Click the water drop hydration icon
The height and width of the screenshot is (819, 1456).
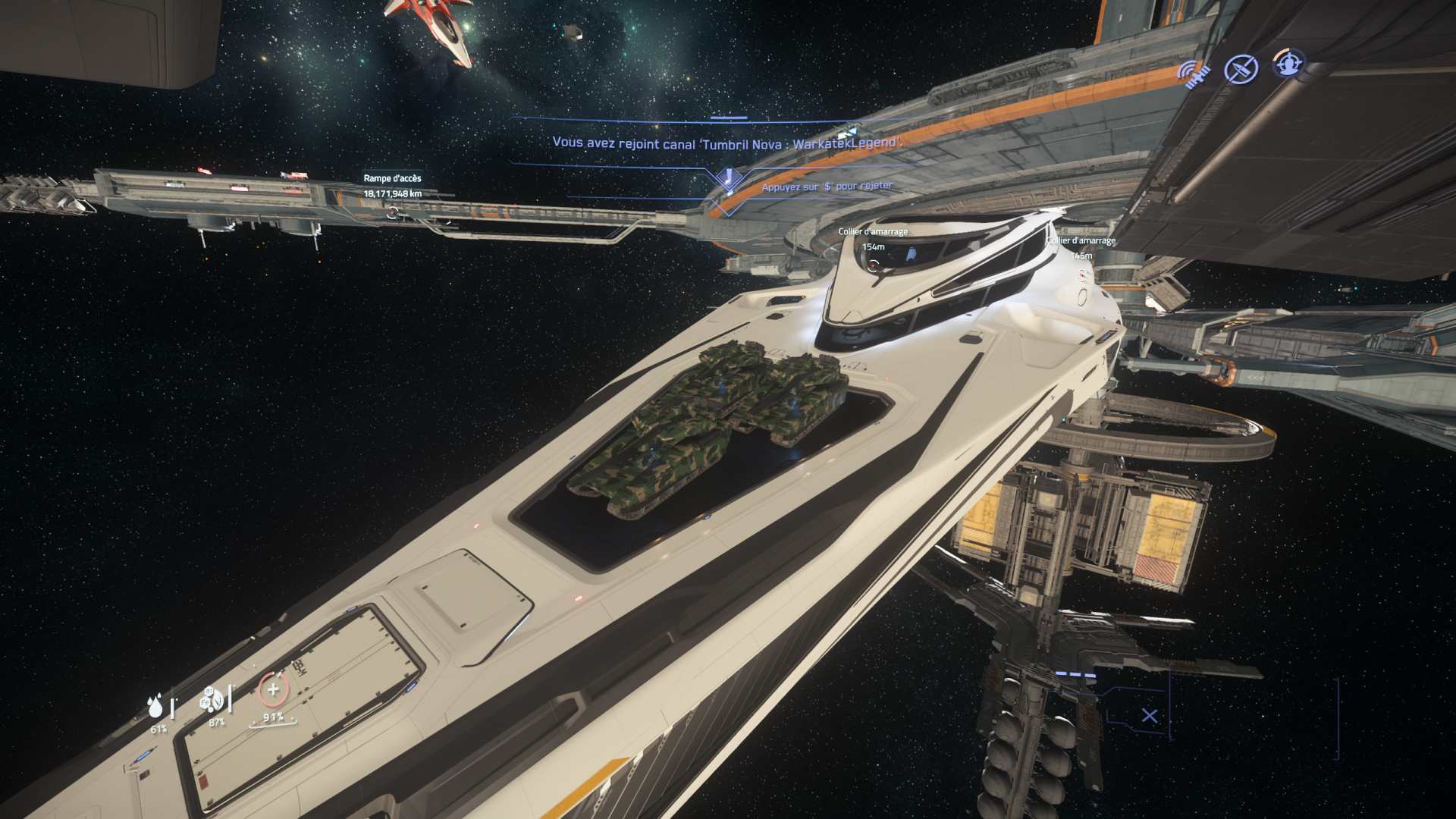pyautogui.click(x=155, y=707)
